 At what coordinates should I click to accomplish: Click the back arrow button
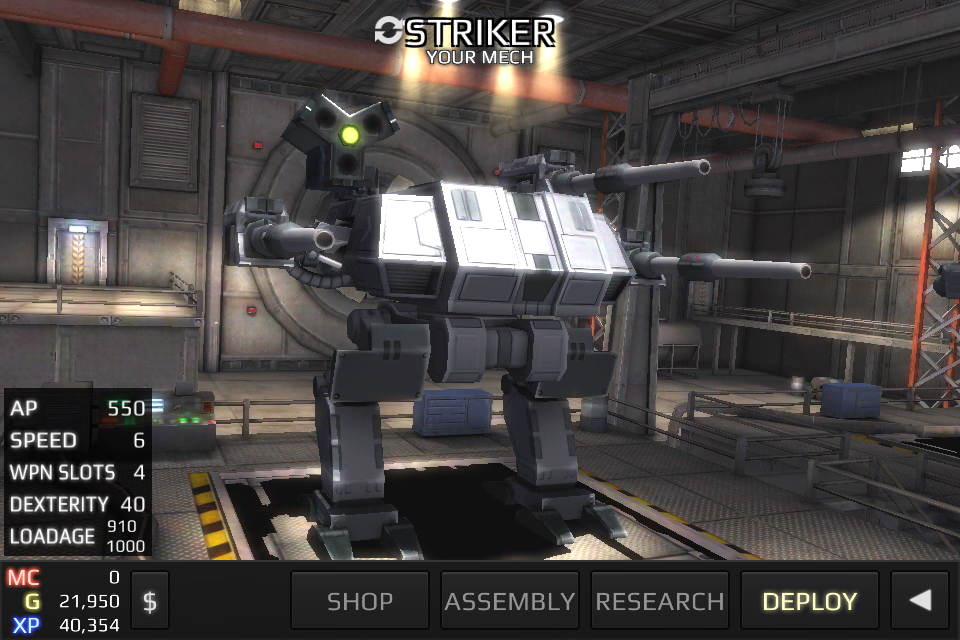point(920,600)
